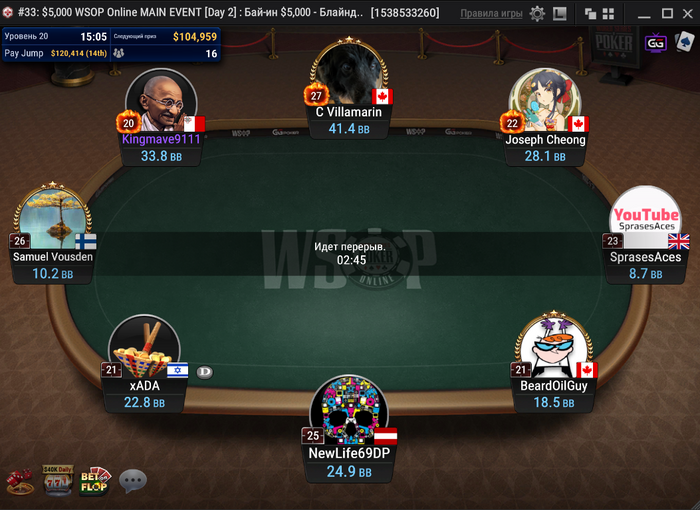The height and width of the screenshot is (510, 700).
Task: Open the GG TV streaming icon
Action: point(656,44)
